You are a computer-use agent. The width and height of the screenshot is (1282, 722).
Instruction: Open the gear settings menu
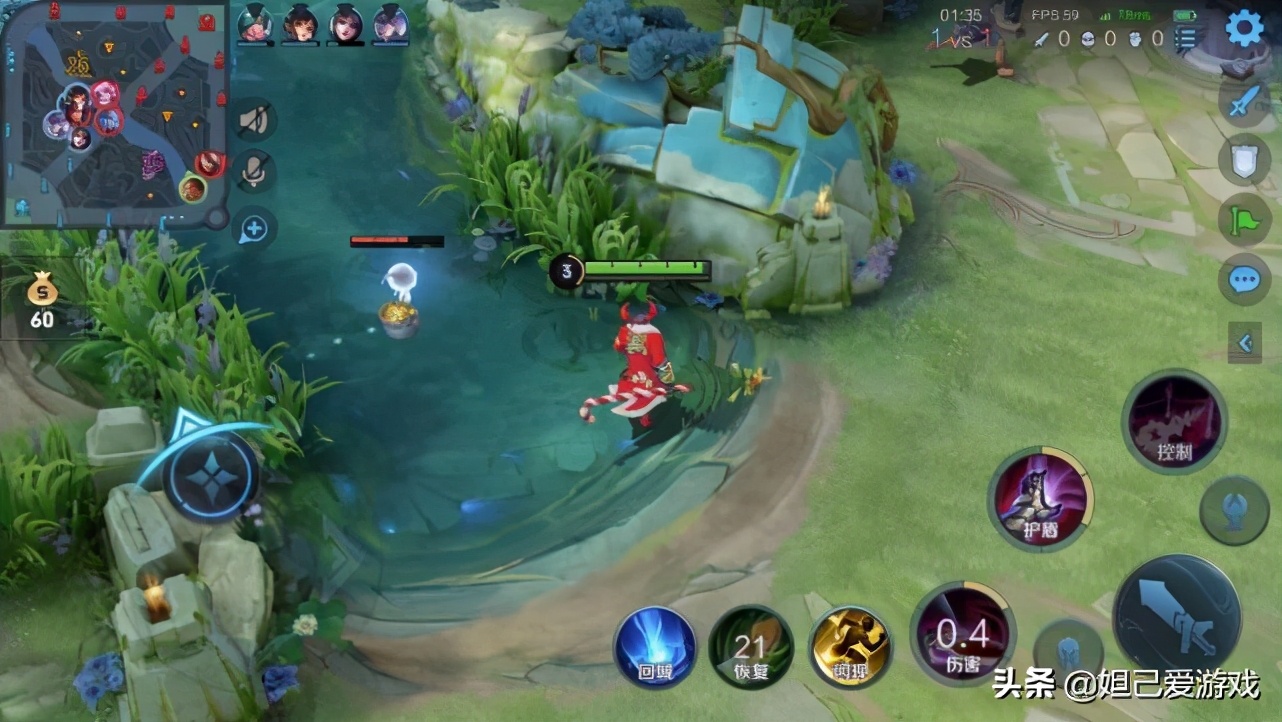pos(1244,28)
